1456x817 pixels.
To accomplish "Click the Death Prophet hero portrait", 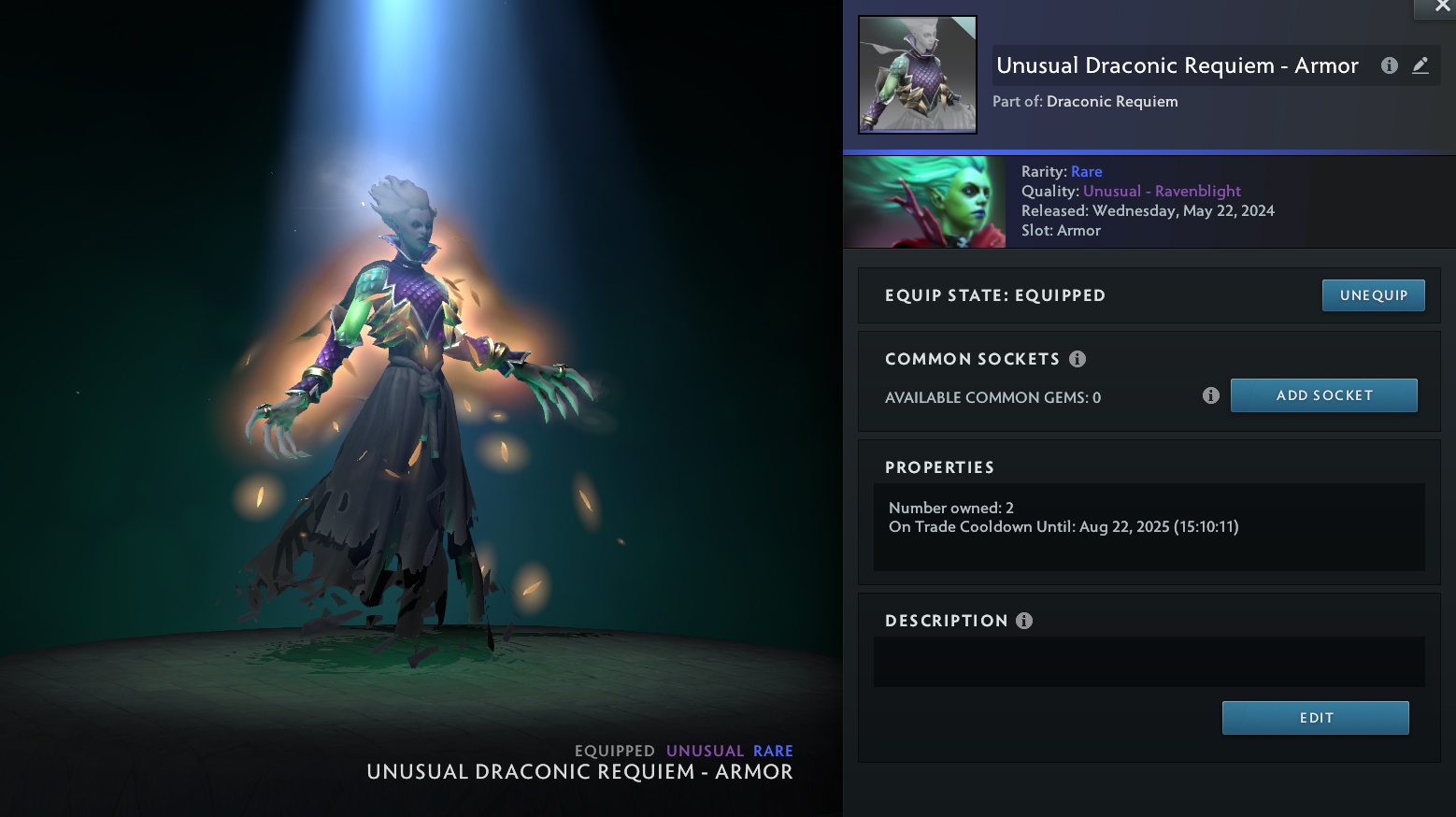I will coord(924,202).
